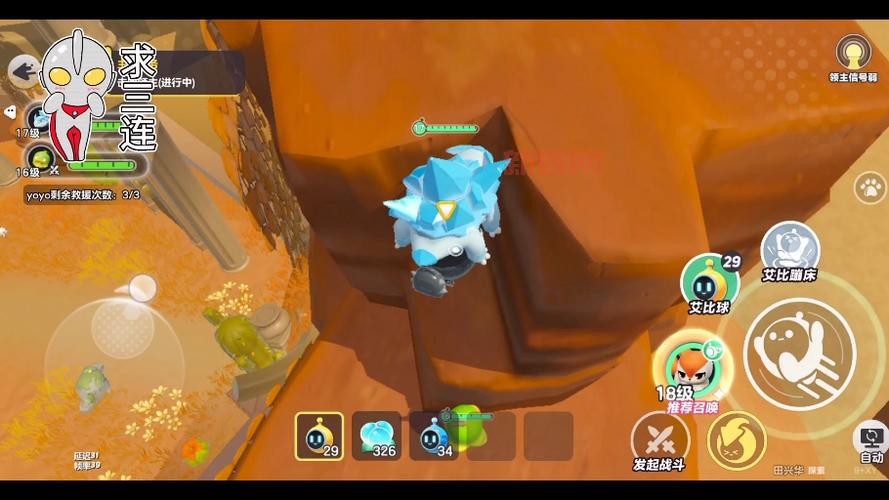Expand the white side arrow tab
This screenshot has width=889, height=500.
(x=8, y=112)
